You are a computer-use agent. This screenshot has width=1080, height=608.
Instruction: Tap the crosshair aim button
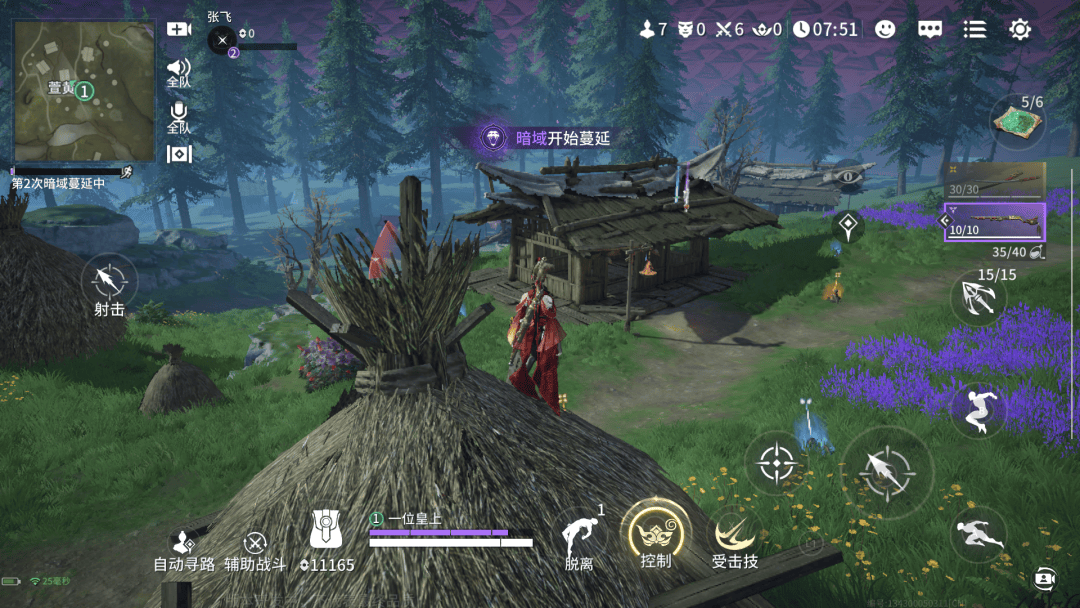tap(778, 463)
